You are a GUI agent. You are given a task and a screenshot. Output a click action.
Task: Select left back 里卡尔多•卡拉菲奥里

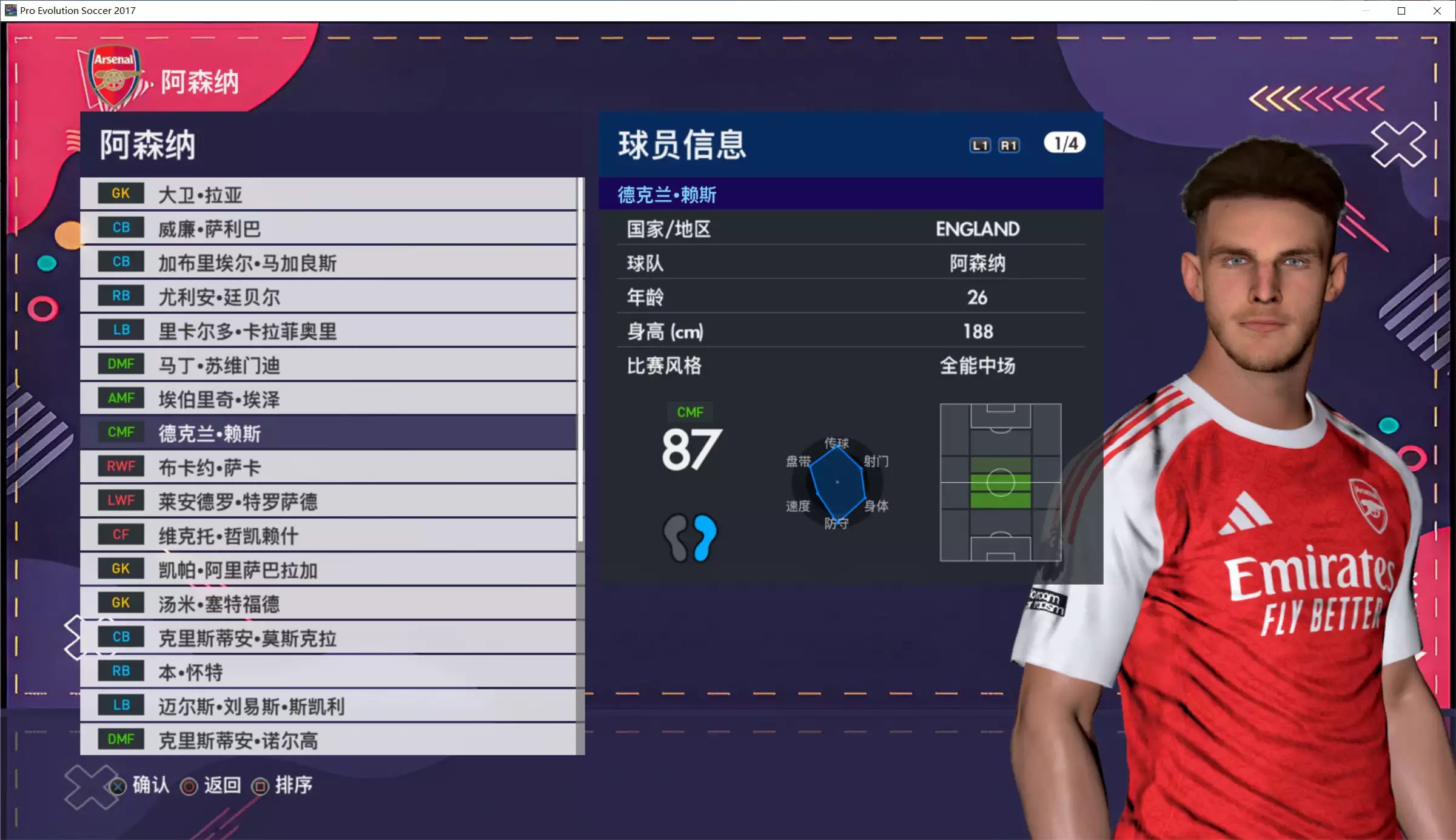[x=327, y=331]
